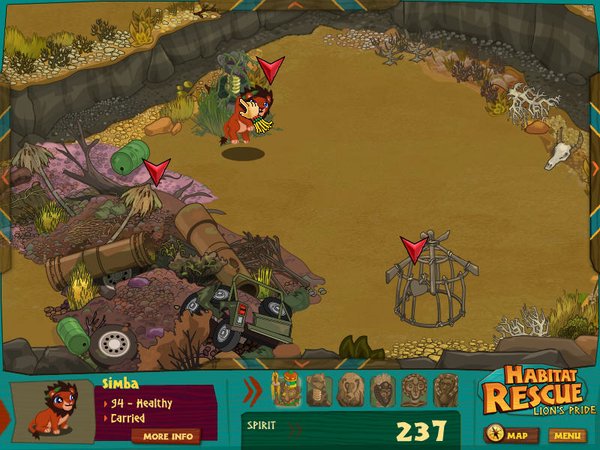Open the Menu

point(567,435)
